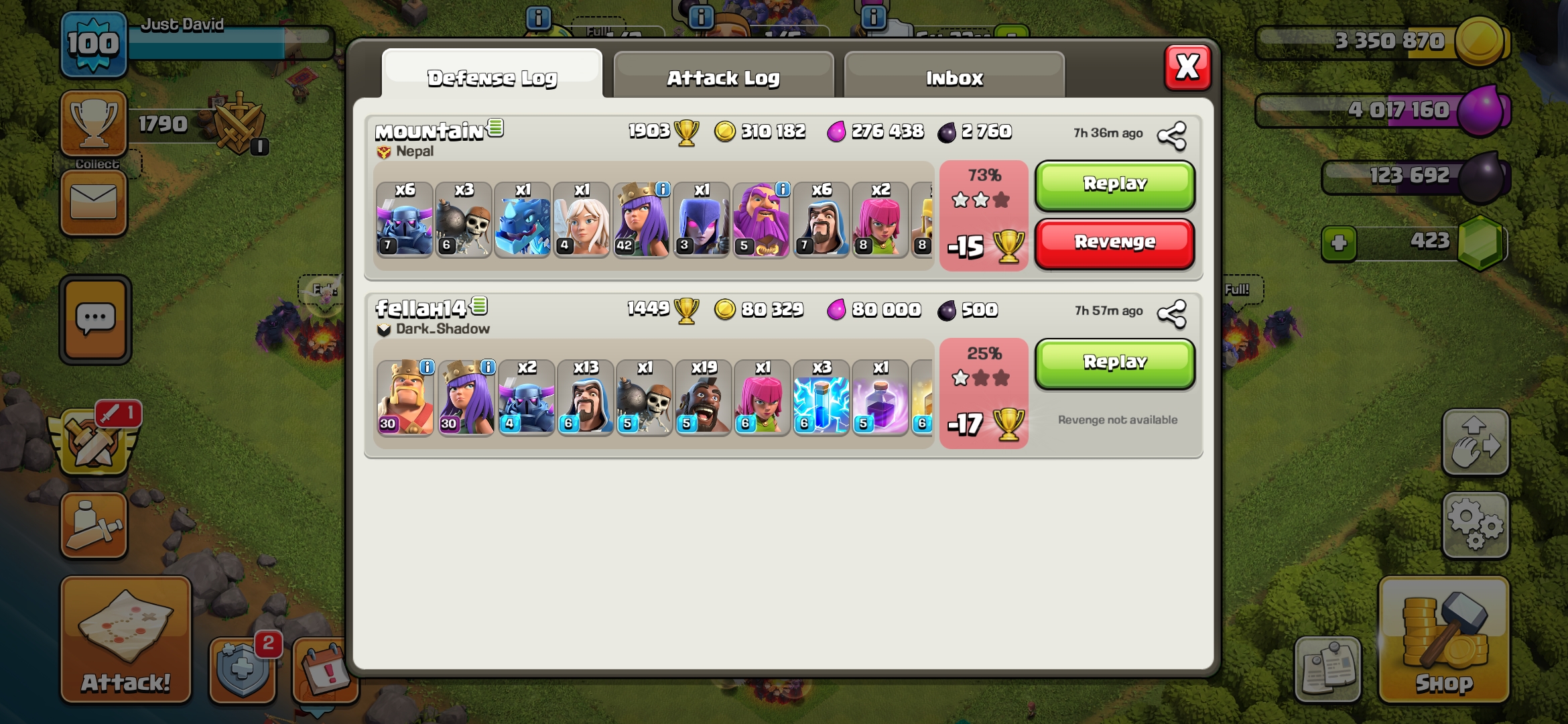Open the Shop
Image resolution: width=1568 pixels, height=724 pixels.
point(1443,640)
